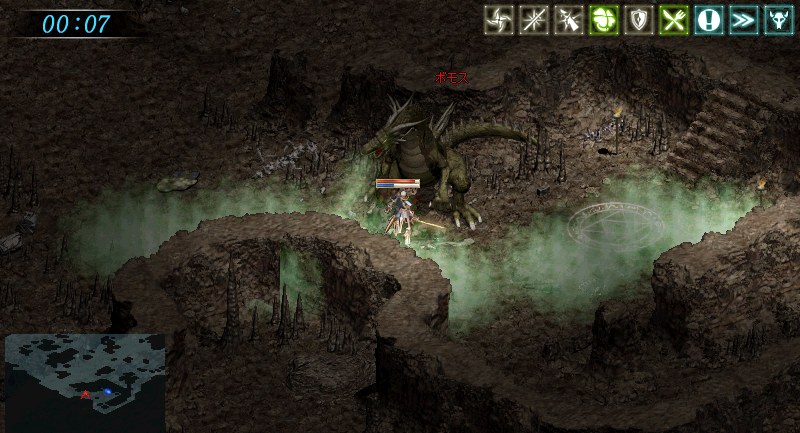Click the red arrow marker on minimap

pyautogui.click(x=86, y=396)
